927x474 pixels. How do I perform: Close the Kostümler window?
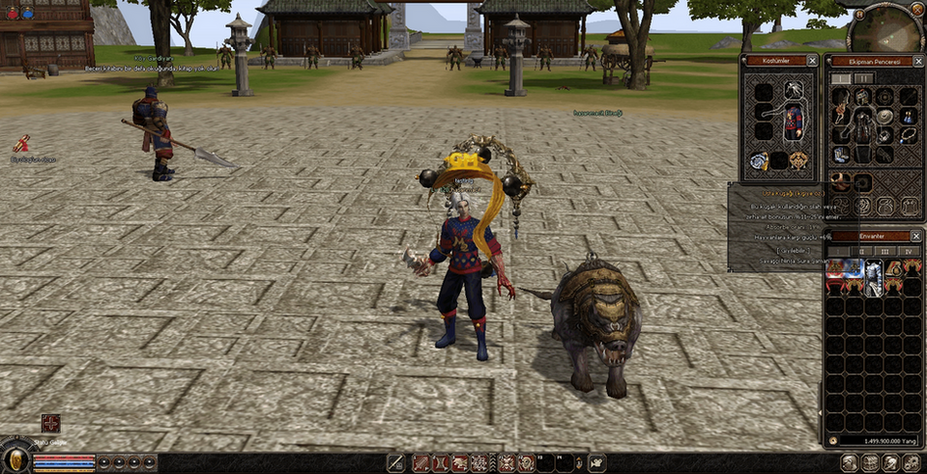[x=812, y=61]
